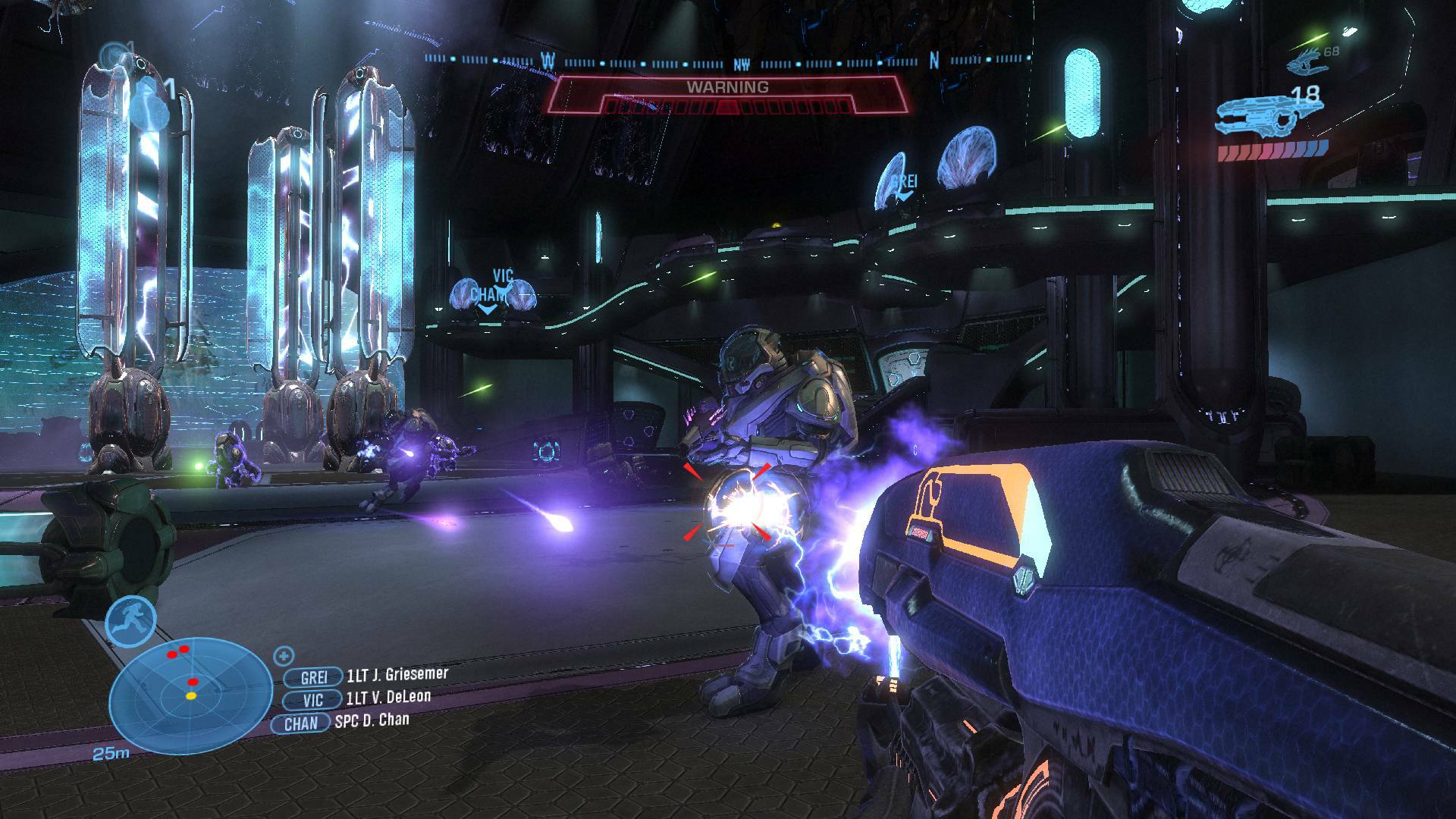This screenshot has height=819, width=1456.
Task: Expand the WARNING alert banner
Action: pos(729,86)
